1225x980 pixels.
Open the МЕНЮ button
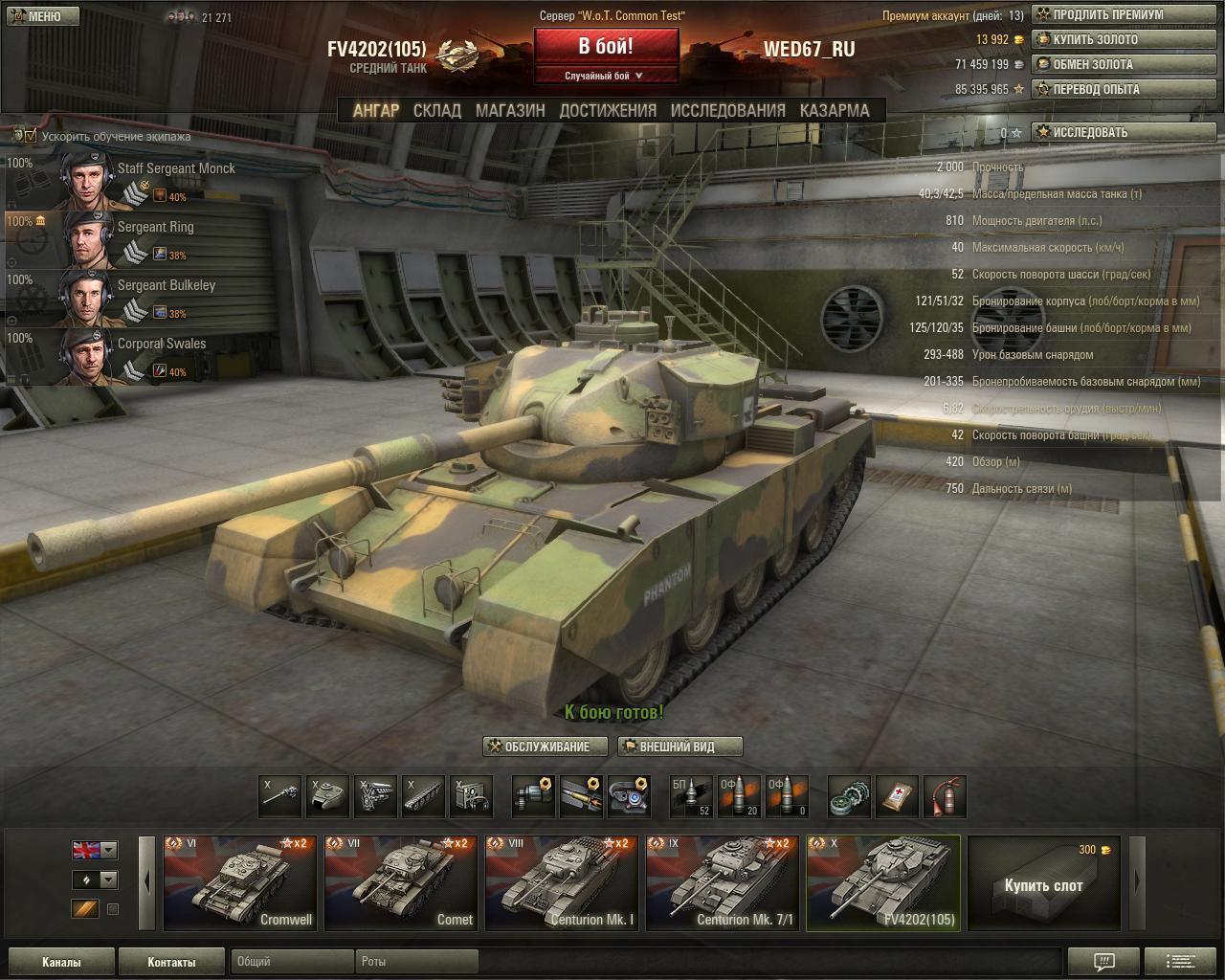click(39, 16)
